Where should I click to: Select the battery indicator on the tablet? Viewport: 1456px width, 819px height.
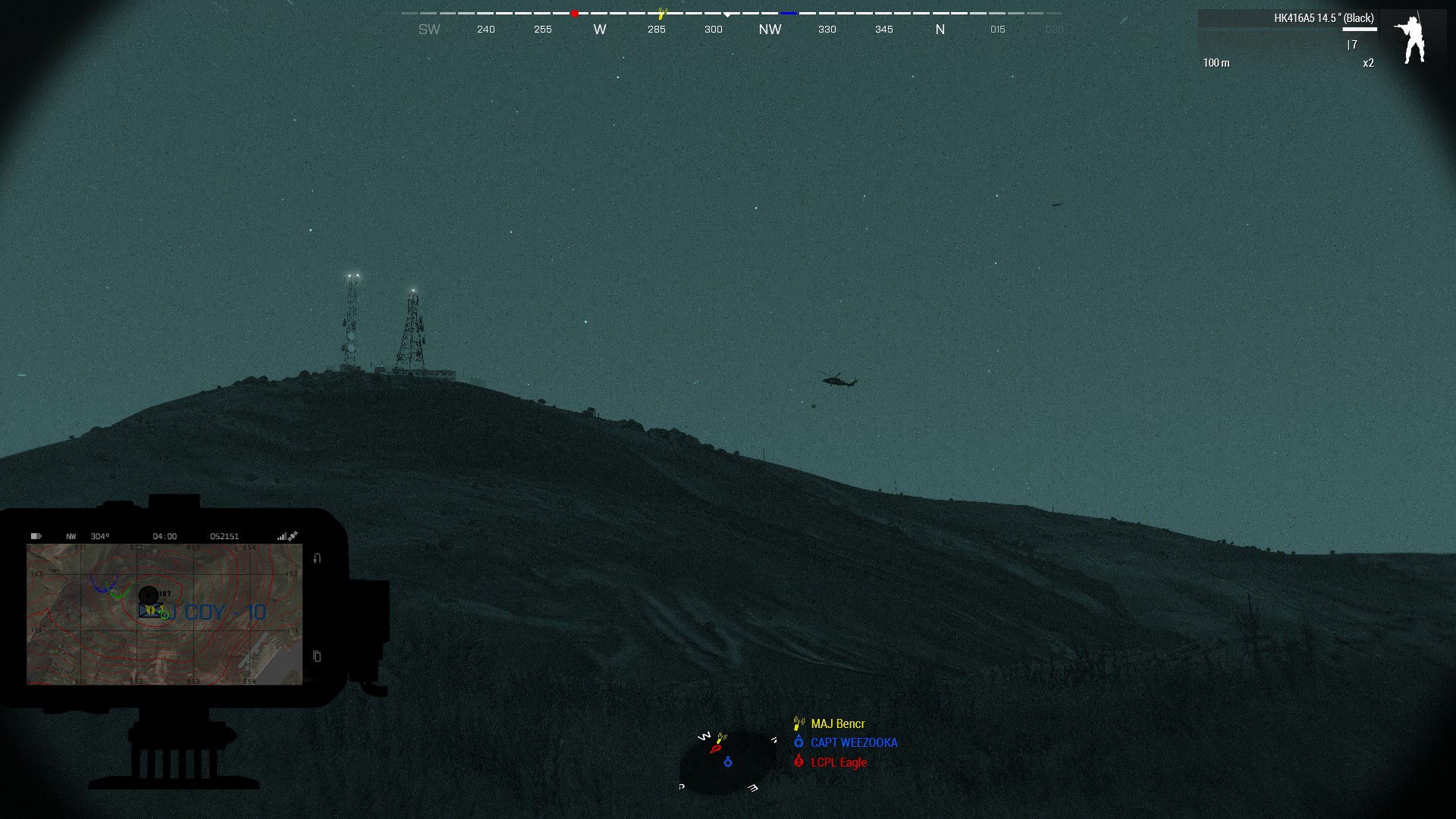point(36,536)
